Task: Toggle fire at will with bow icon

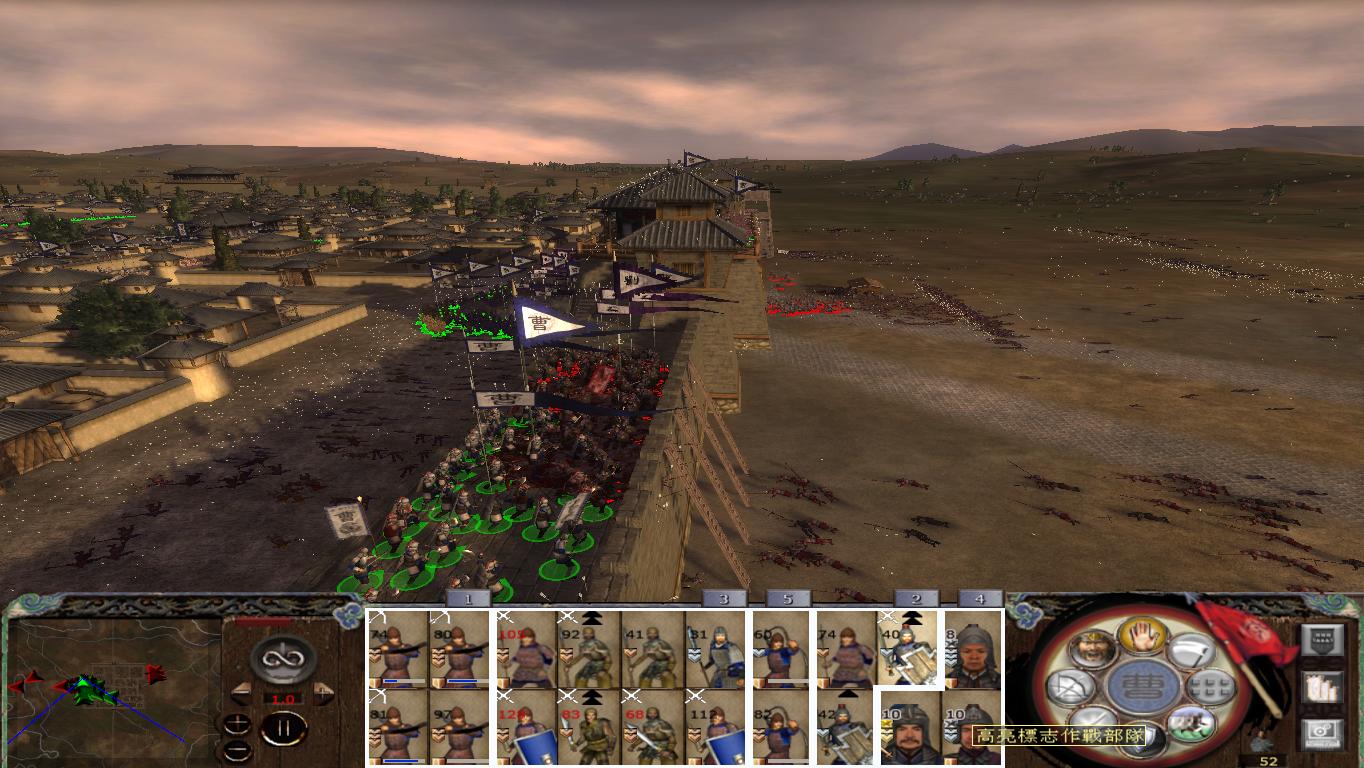Action: point(1068,687)
